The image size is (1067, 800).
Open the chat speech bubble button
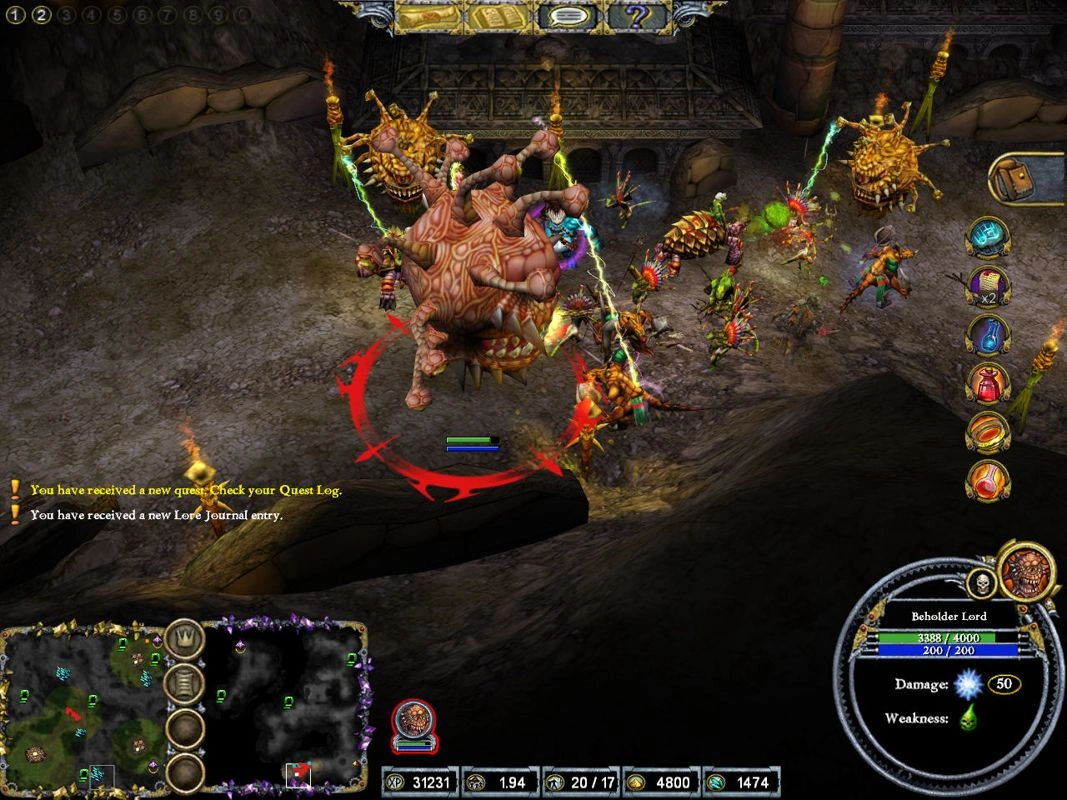[568, 17]
